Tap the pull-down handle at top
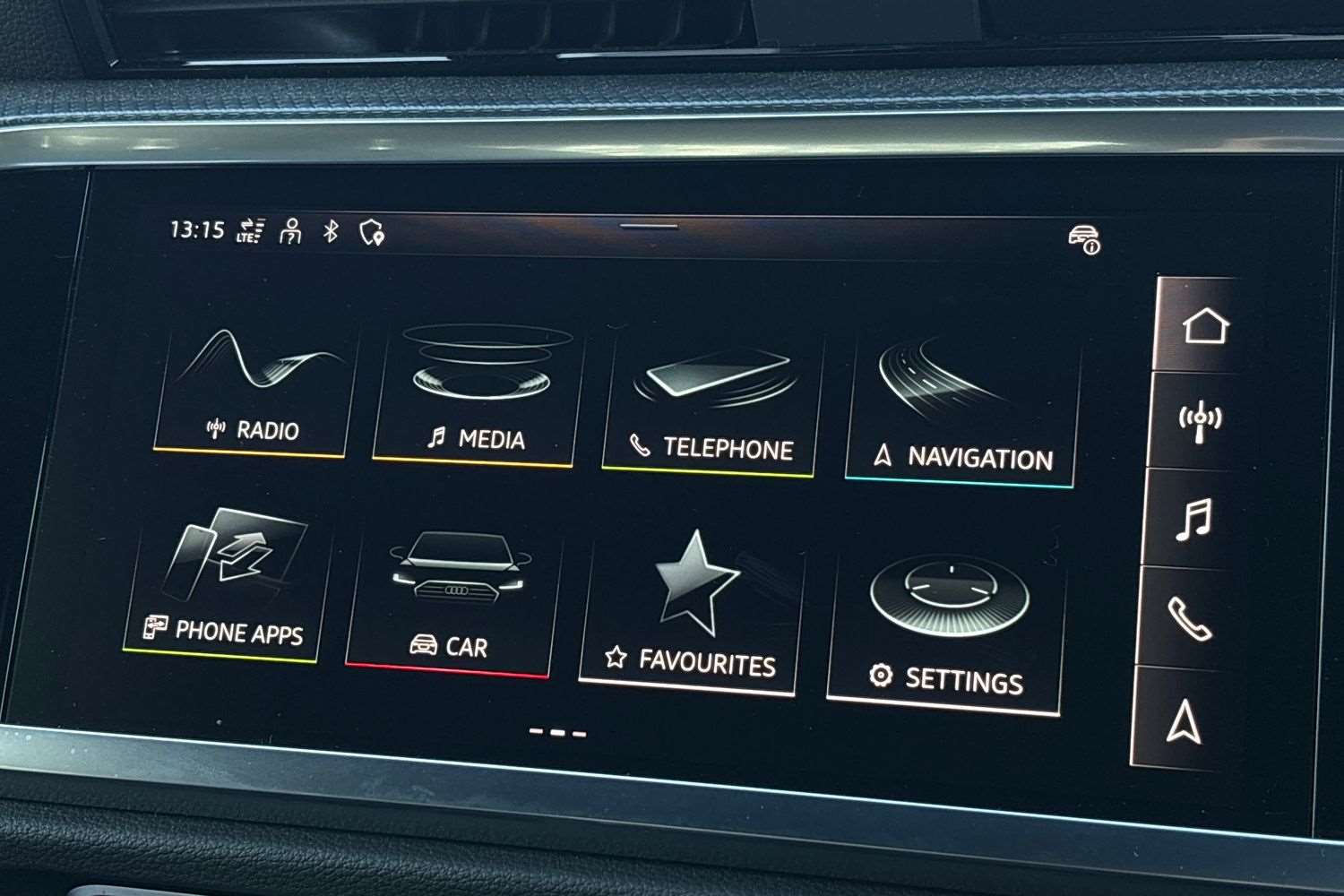The height and width of the screenshot is (896, 1344). [649, 225]
